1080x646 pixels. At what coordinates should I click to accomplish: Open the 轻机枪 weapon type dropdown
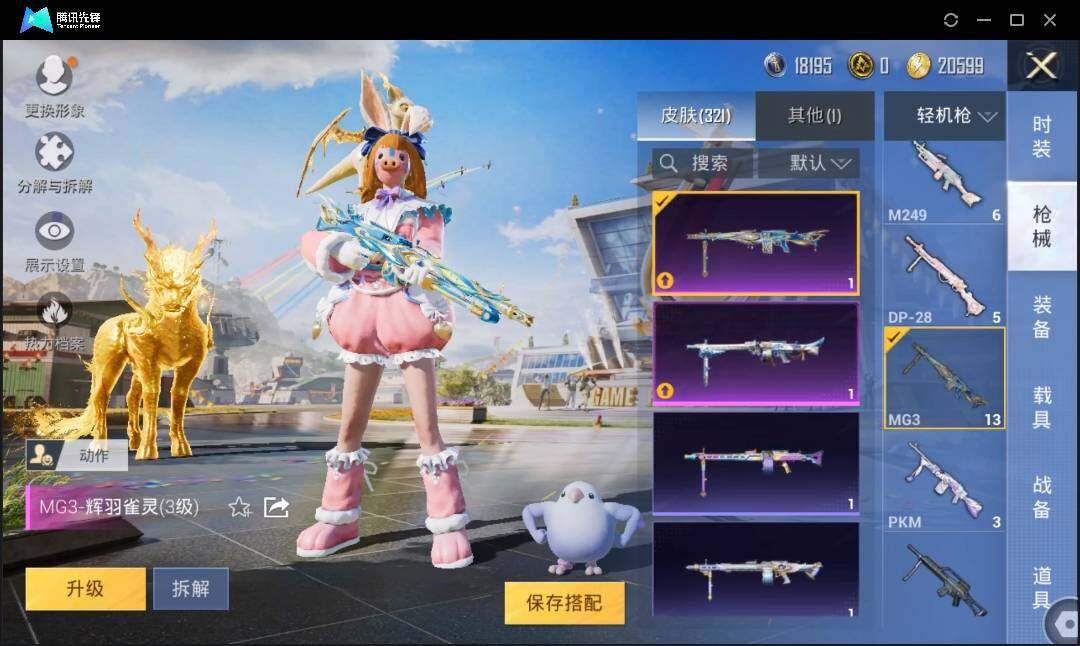pyautogui.click(x=943, y=116)
